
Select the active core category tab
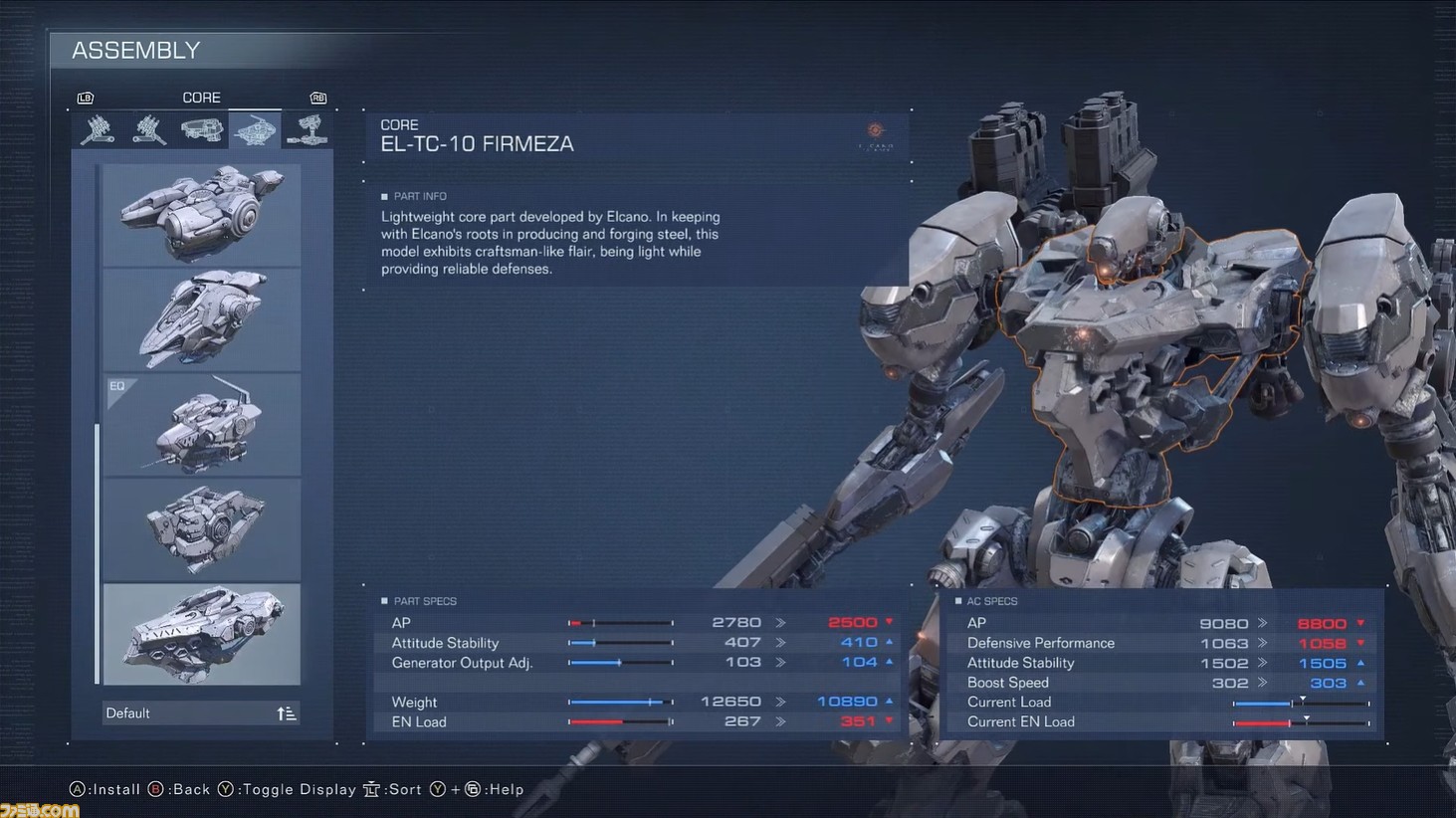[255, 129]
